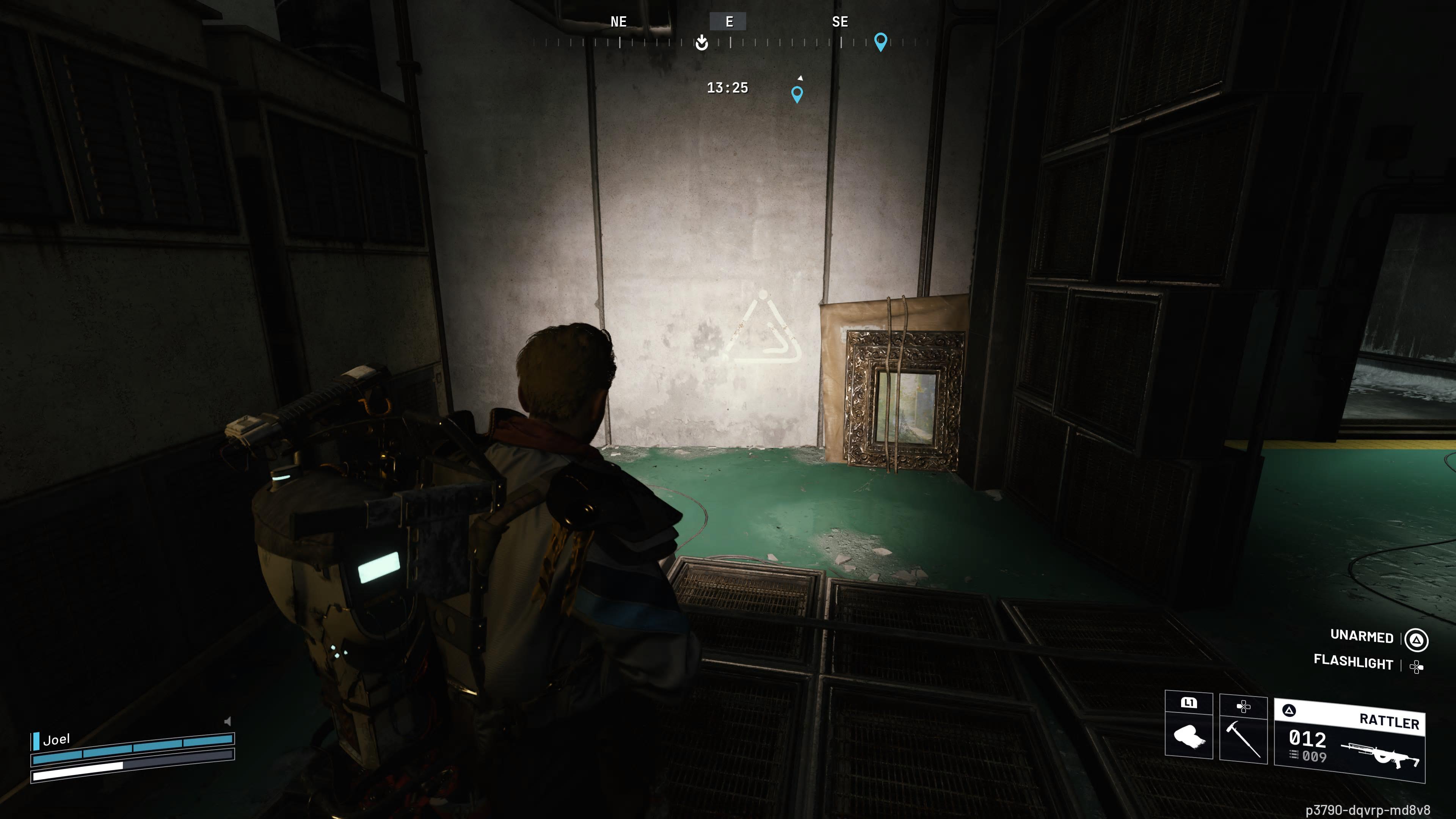The height and width of the screenshot is (819, 1456).
Task: Click the 13:25 mission timer
Action: click(728, 88)
